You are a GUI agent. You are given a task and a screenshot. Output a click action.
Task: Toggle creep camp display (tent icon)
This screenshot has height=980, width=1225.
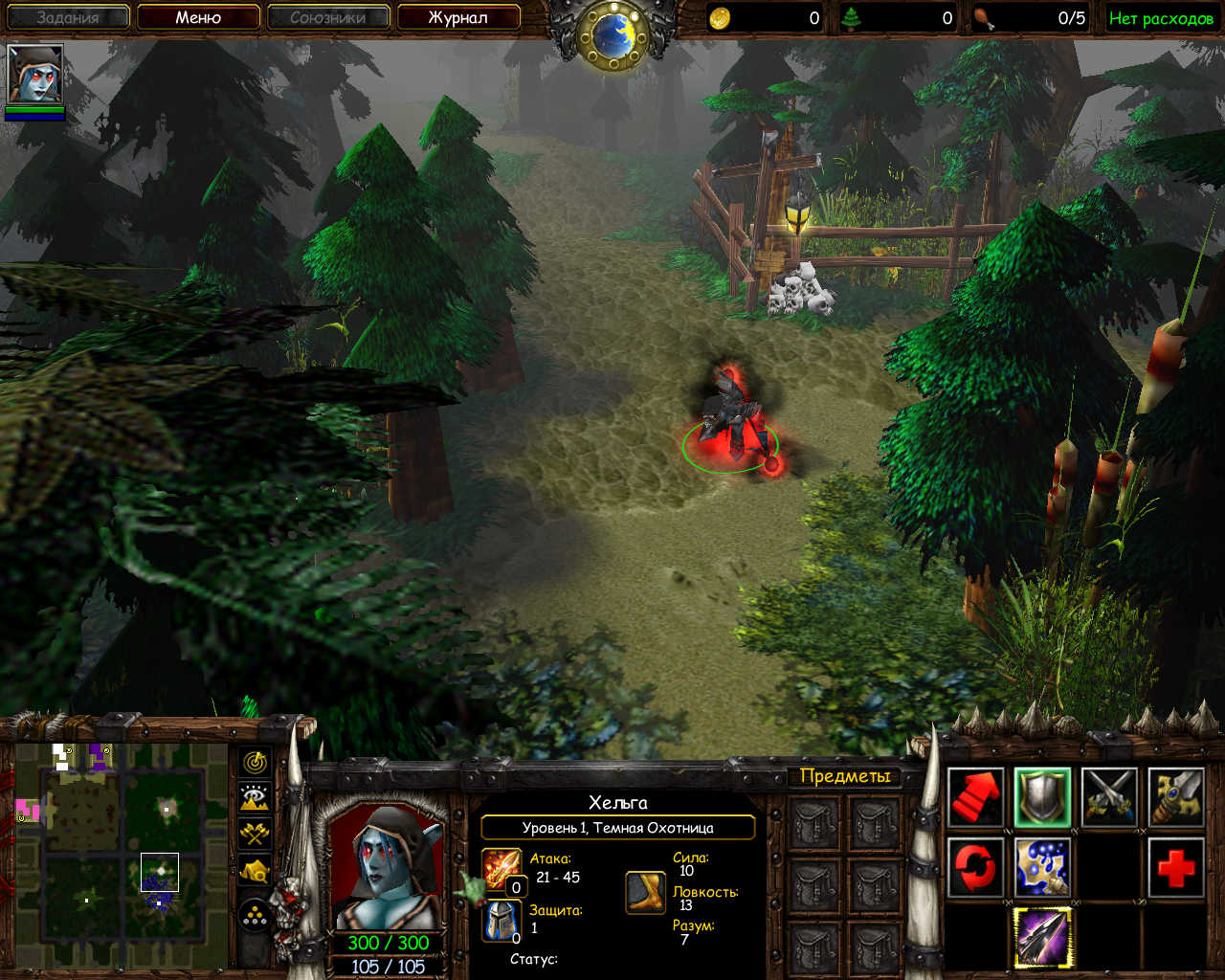tap(255, 871)
